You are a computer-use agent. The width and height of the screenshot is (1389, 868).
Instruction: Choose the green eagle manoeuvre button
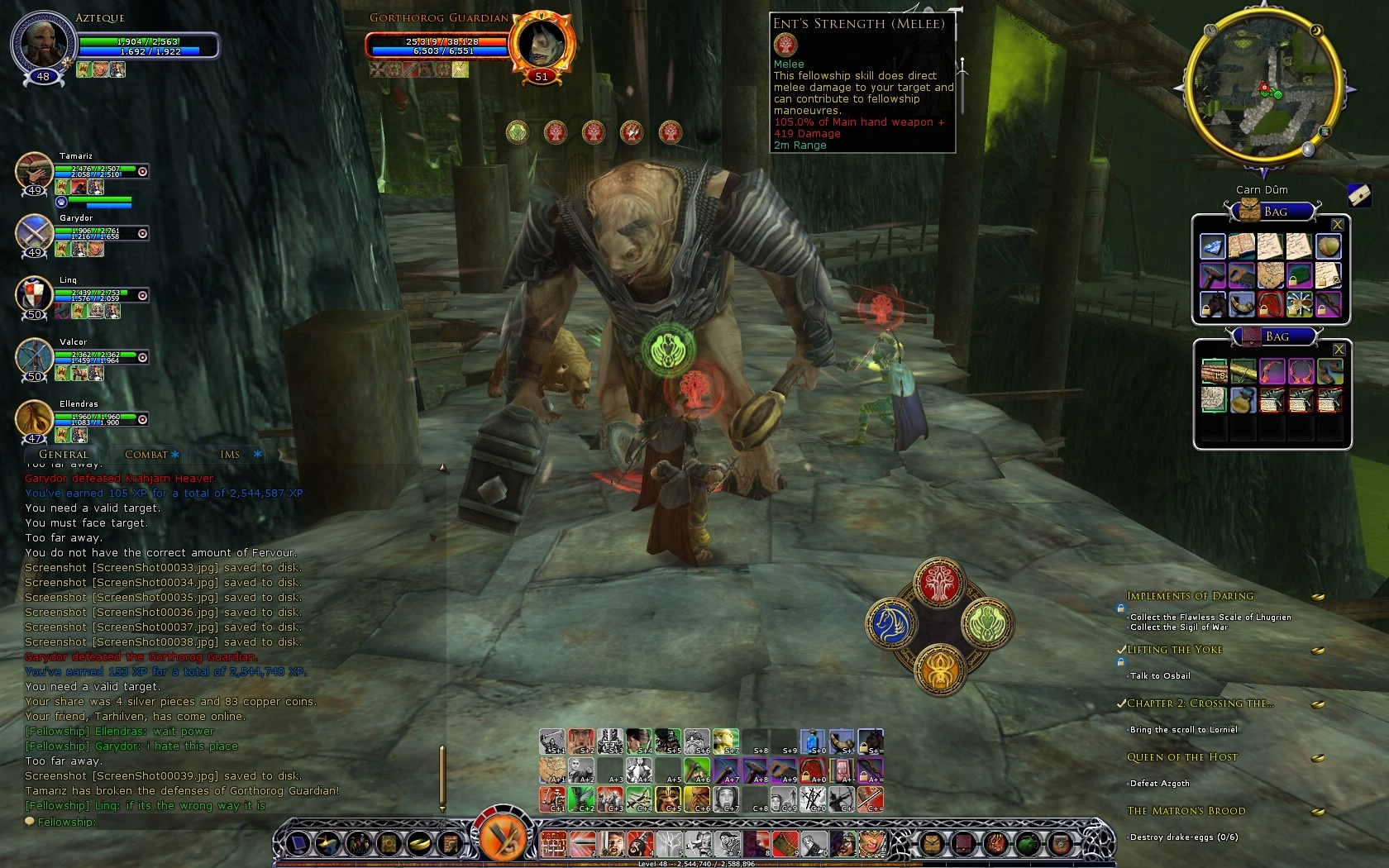tap(986, 624)
